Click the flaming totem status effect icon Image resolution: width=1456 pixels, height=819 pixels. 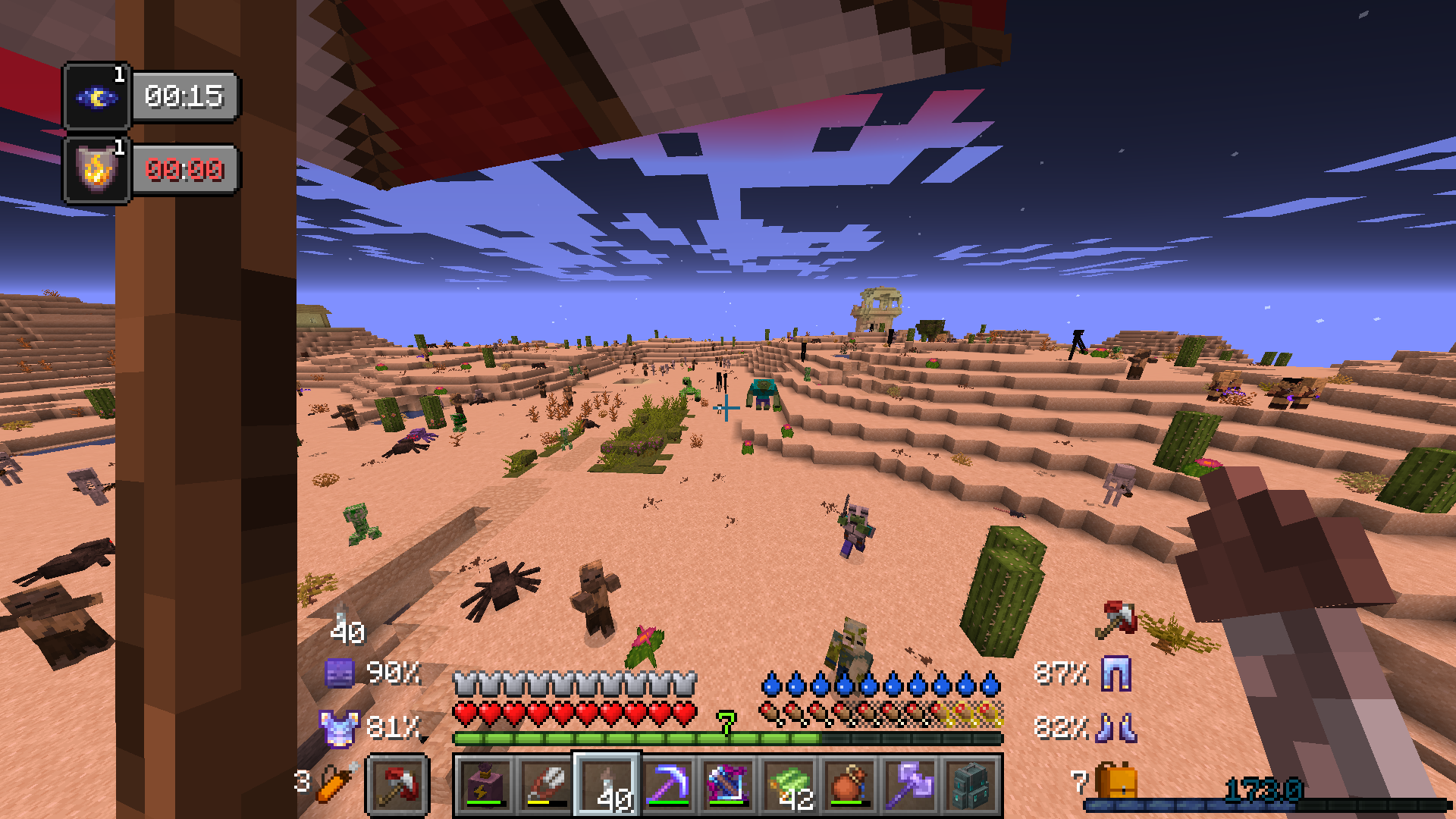coord(96,170)
